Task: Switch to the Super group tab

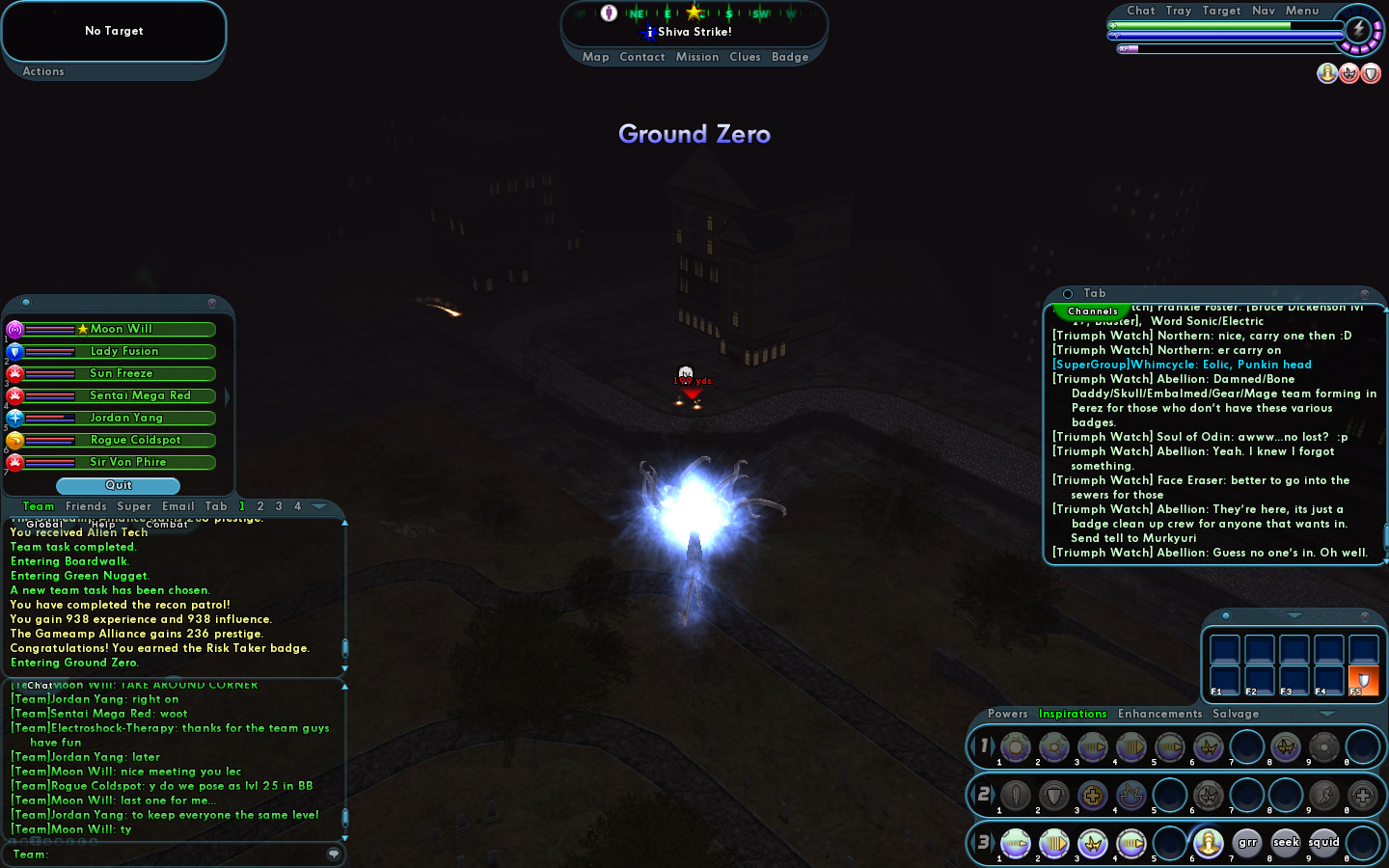Action: click(x=134, y=506)
